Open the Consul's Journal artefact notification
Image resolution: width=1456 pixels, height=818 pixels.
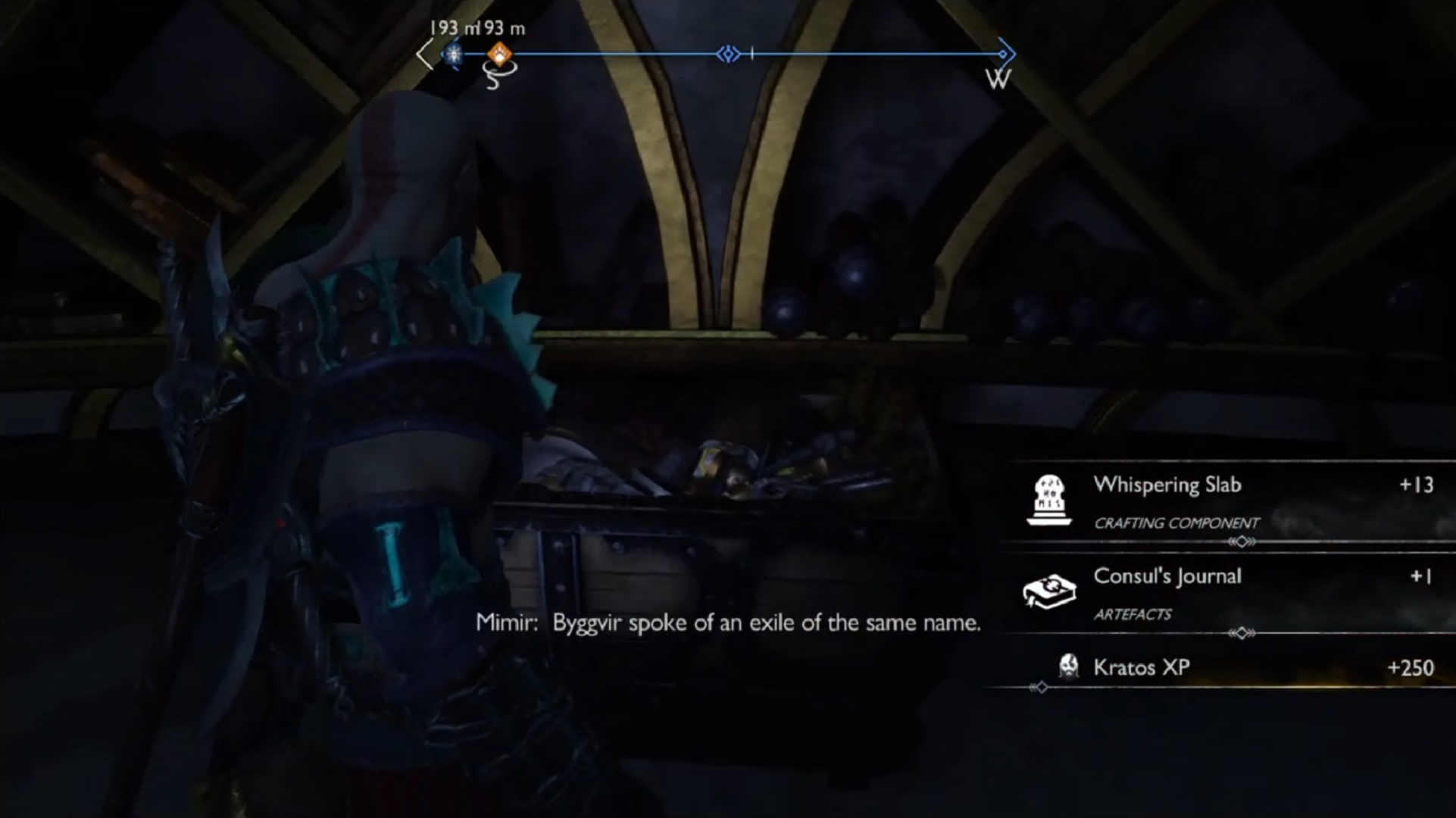click(1227, 592)
